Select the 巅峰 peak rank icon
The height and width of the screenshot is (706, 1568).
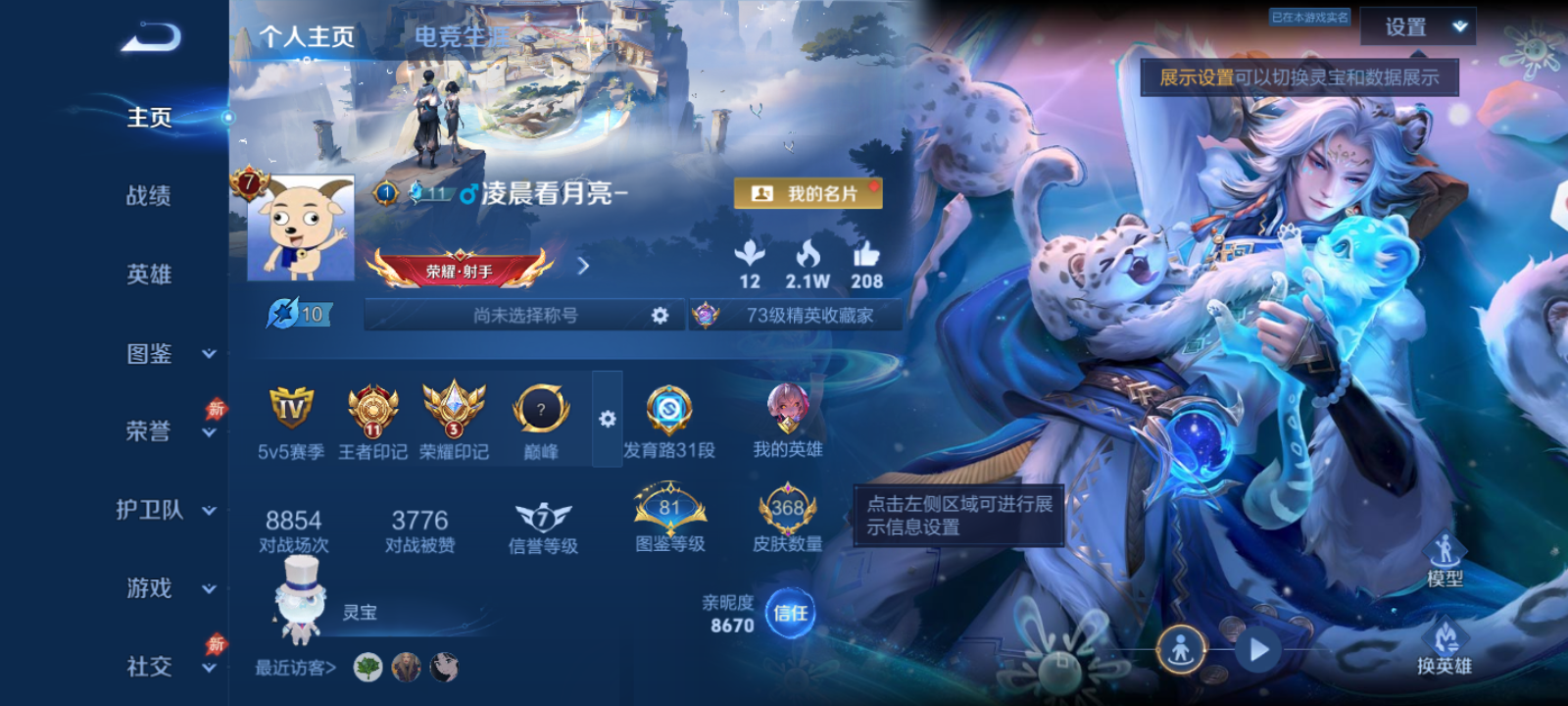540,410
